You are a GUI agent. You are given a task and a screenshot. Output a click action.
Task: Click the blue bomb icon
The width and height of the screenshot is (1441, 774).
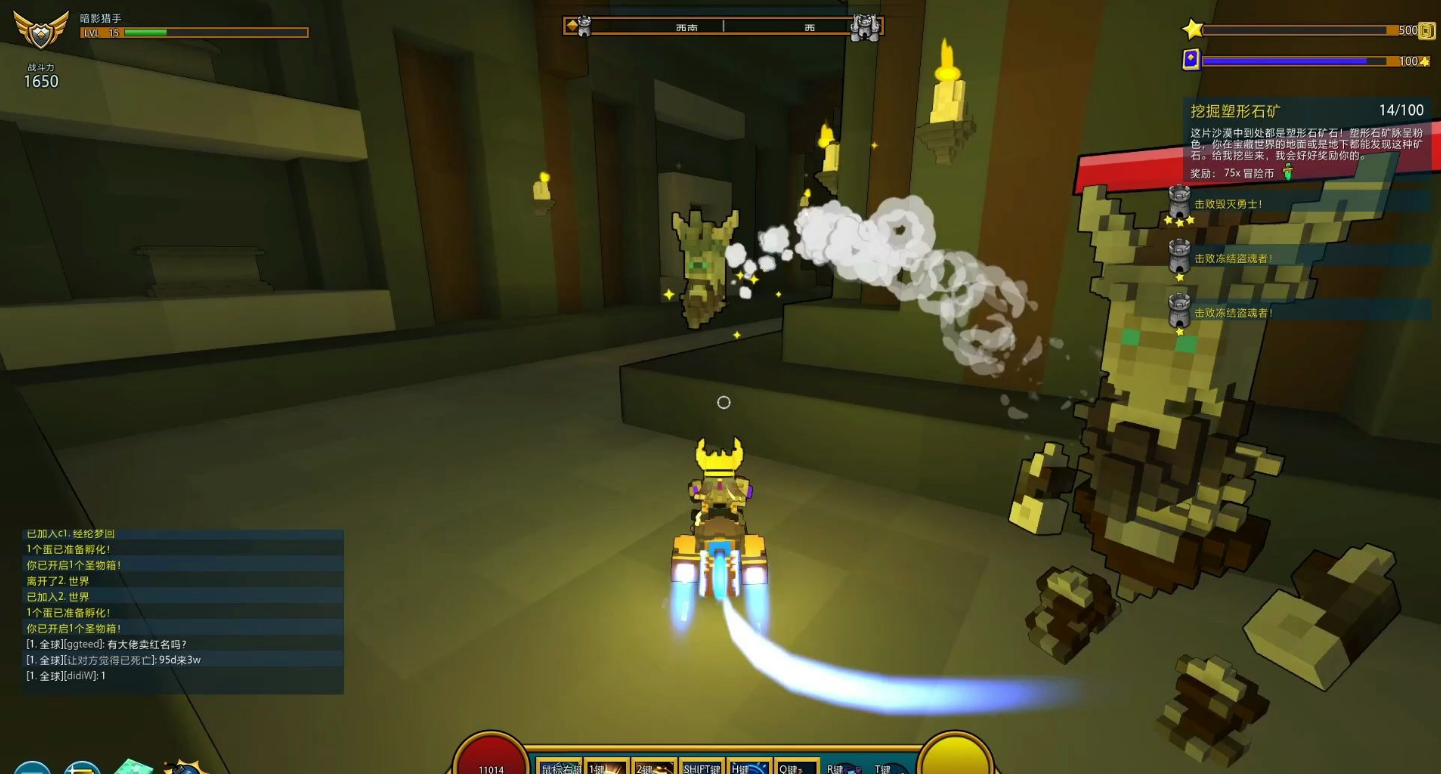(x=186, y=767)
